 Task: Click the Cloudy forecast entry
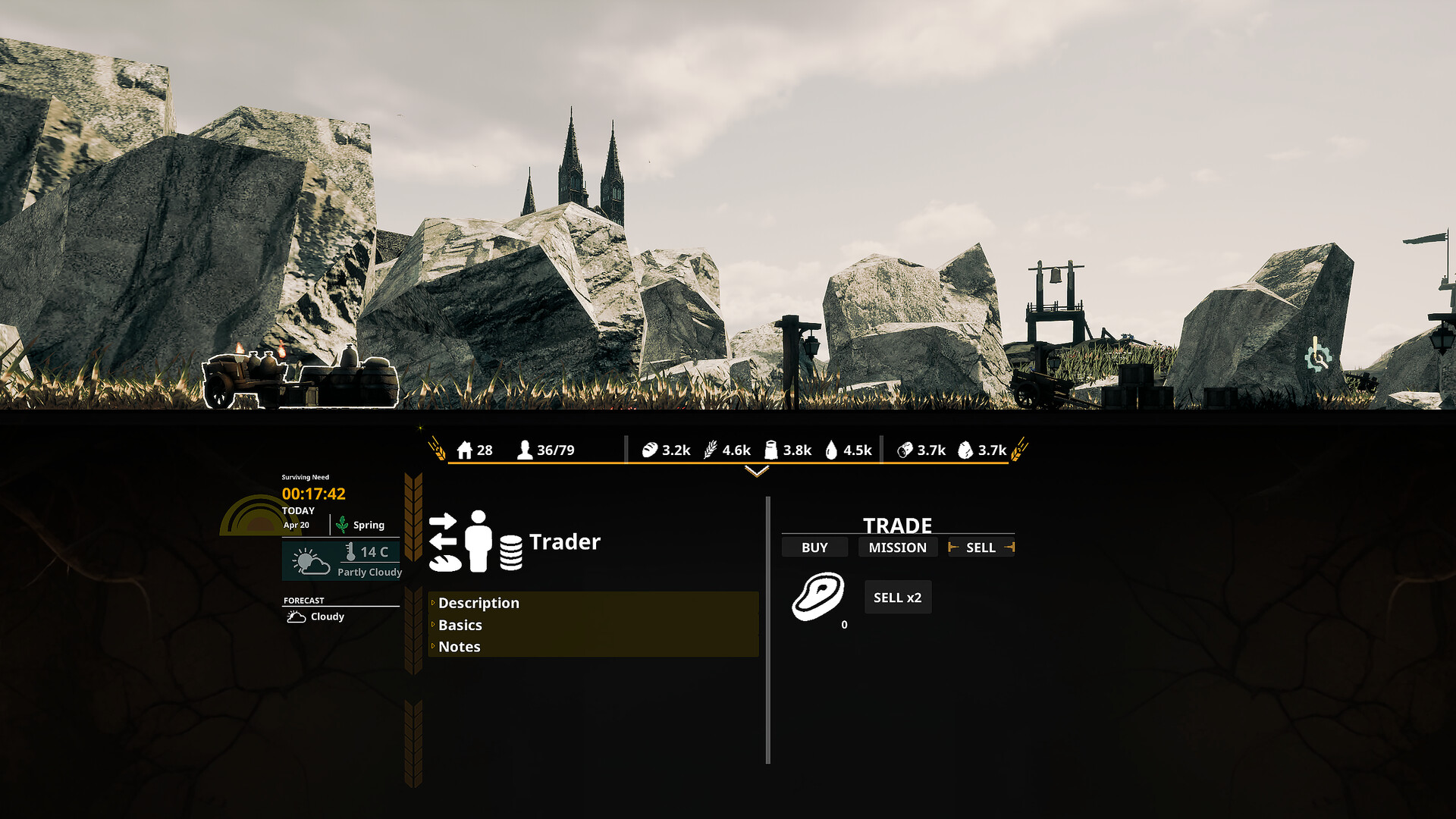pyautogui.click(x=317, y=617)
